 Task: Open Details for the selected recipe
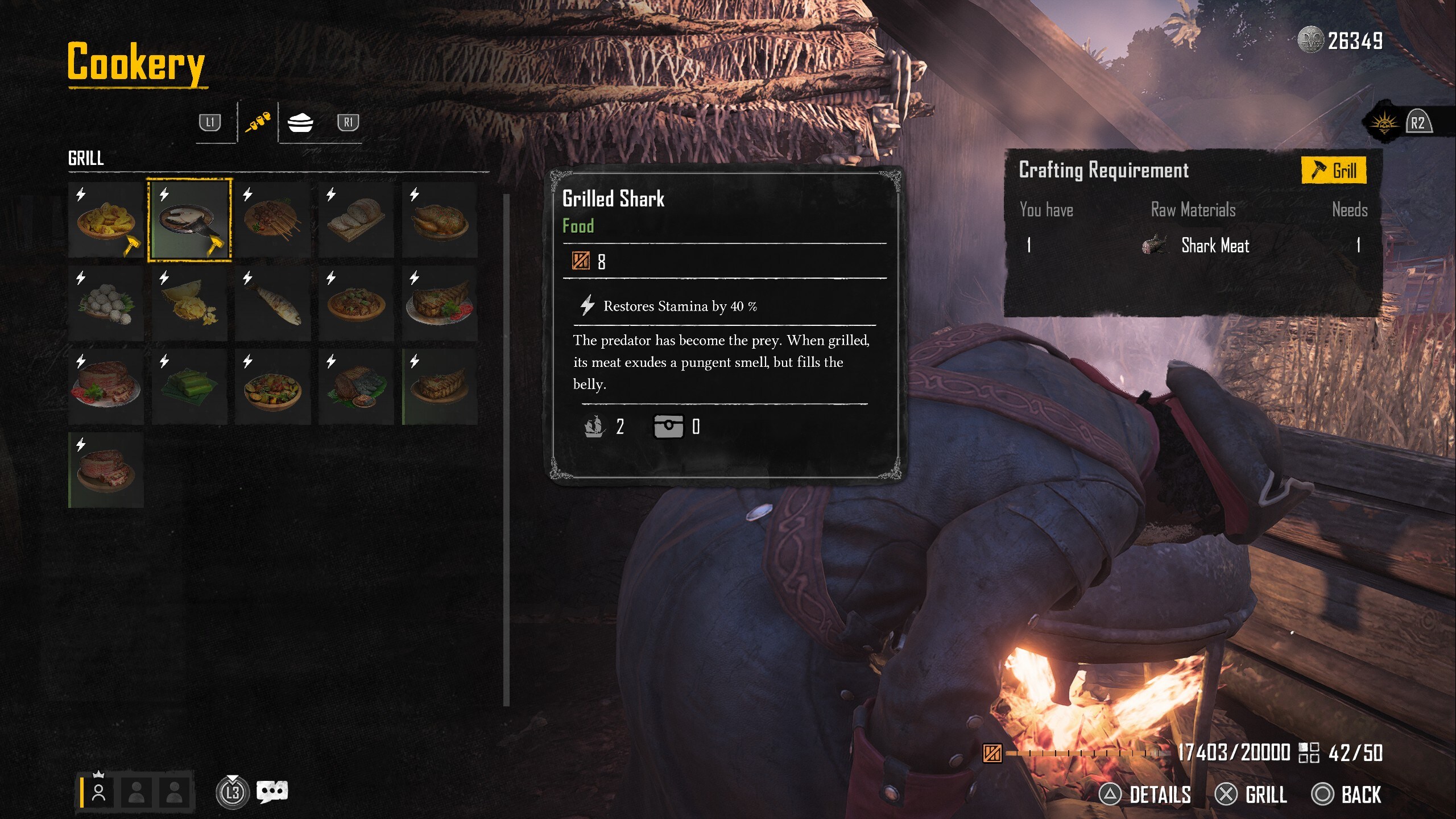pyautogui.click(x=1145, y=795)
